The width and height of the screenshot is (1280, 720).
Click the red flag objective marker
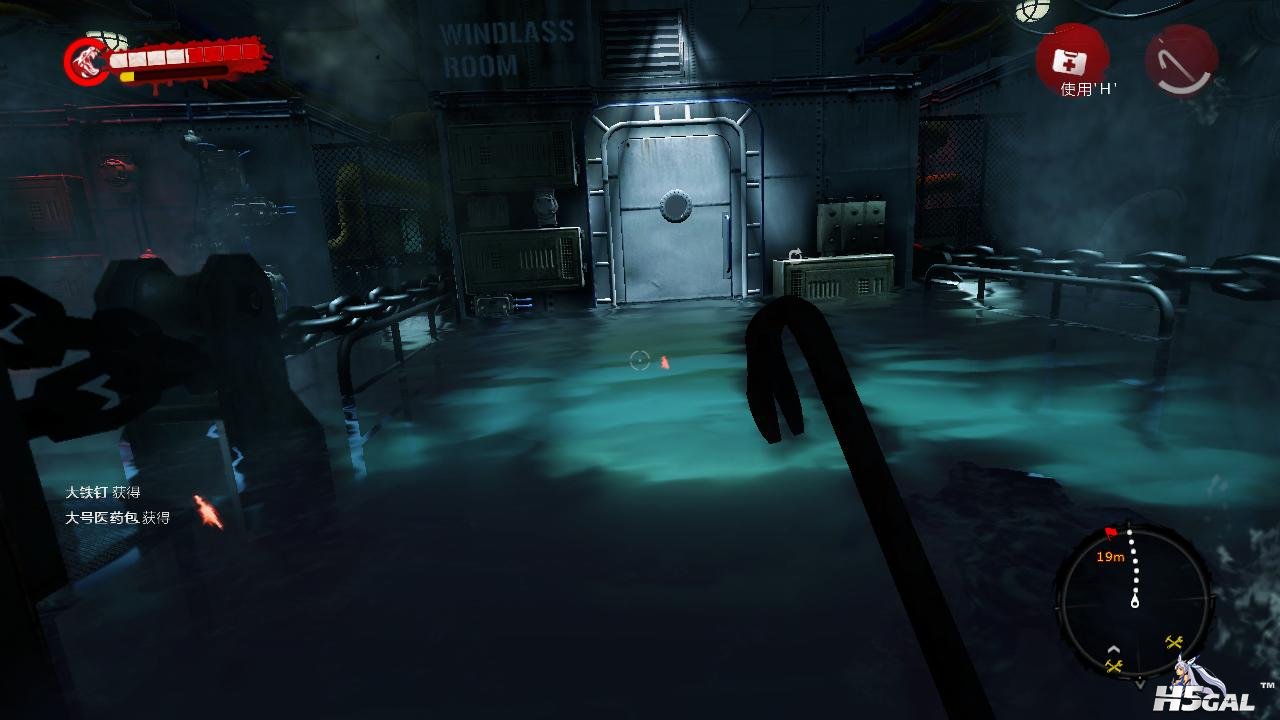pyautogui.click(x=1111, y=532)
